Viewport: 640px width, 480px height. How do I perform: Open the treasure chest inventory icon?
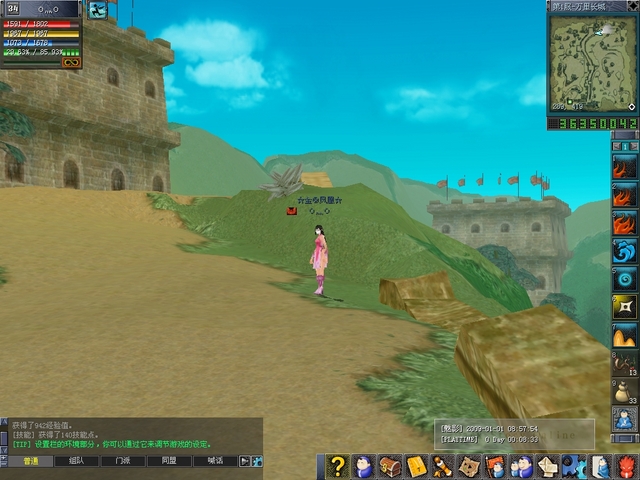tap(390, 466)
